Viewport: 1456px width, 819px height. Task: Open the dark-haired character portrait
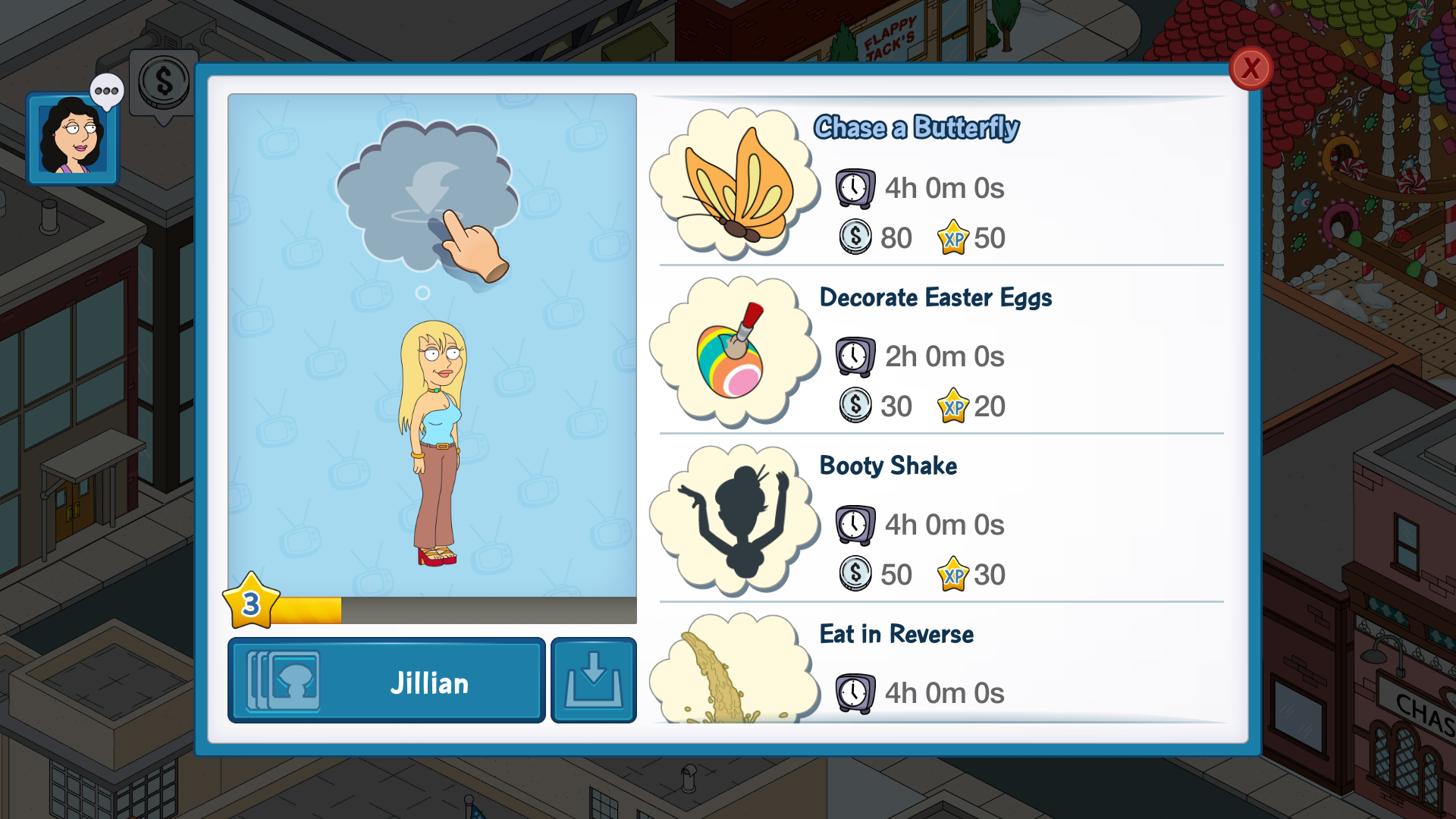pos(72,139)
